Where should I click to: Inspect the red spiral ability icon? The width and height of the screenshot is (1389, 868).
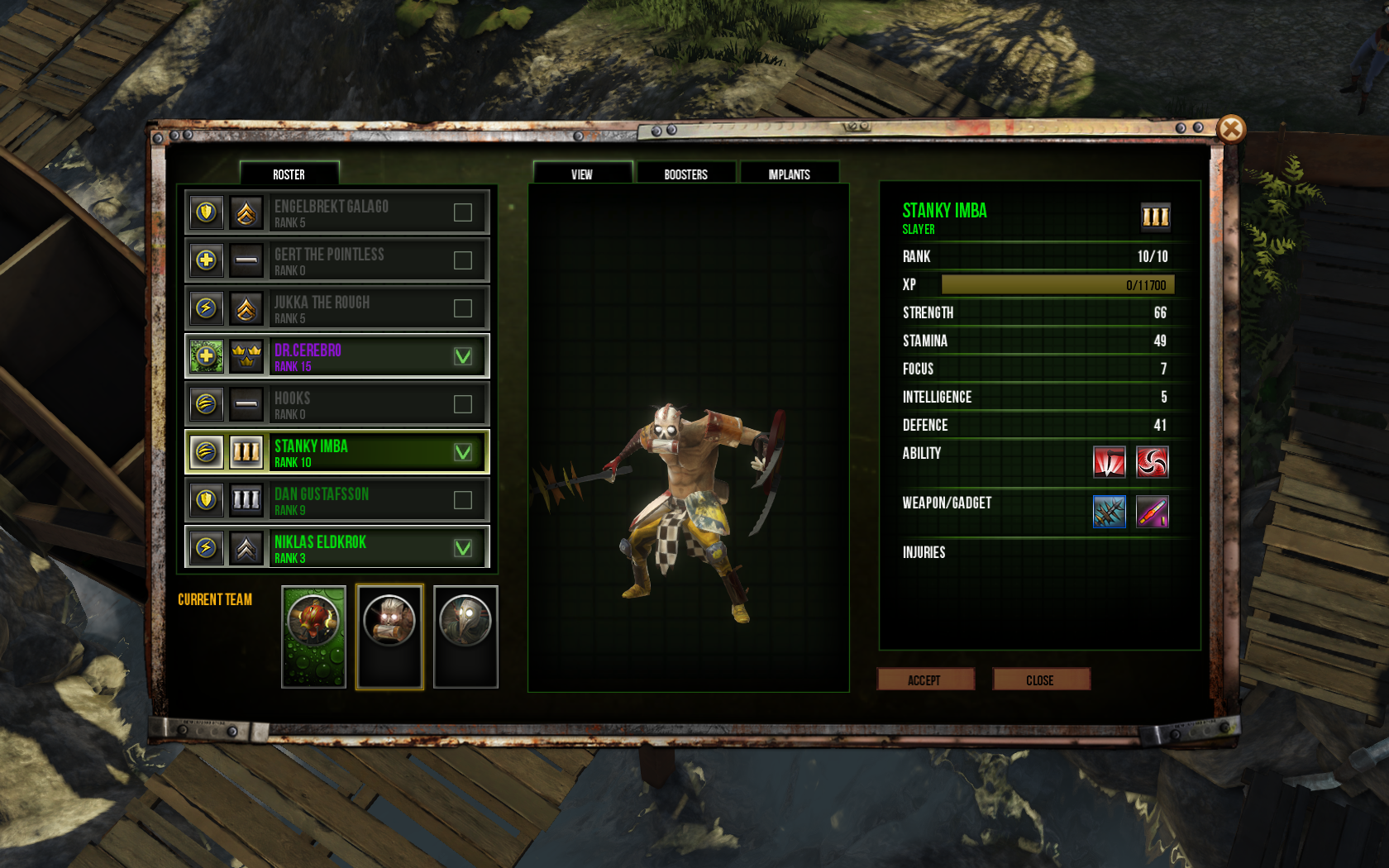pos(1152,462)
